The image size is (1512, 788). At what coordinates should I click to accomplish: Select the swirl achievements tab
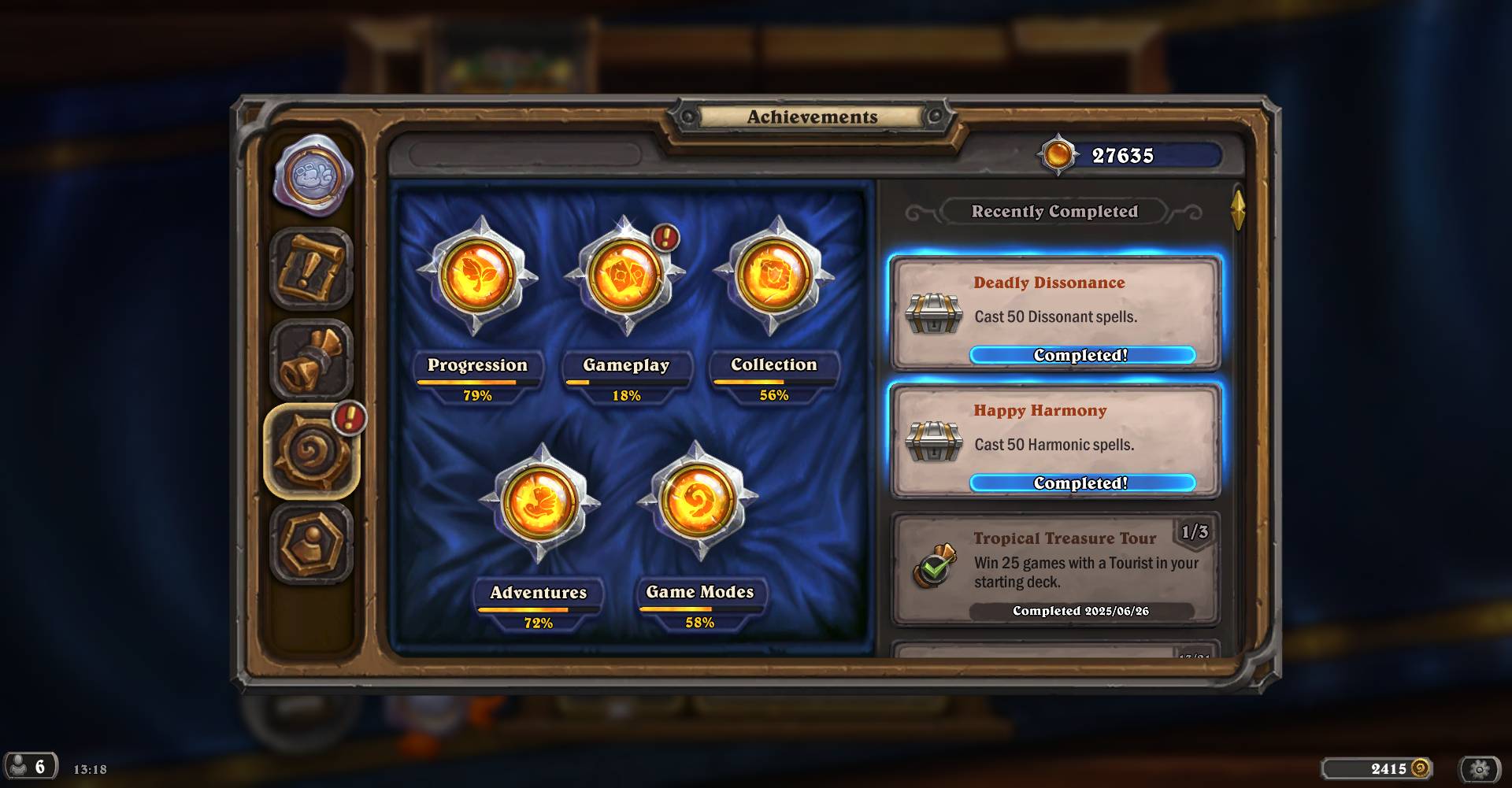(x=312, y=452)
